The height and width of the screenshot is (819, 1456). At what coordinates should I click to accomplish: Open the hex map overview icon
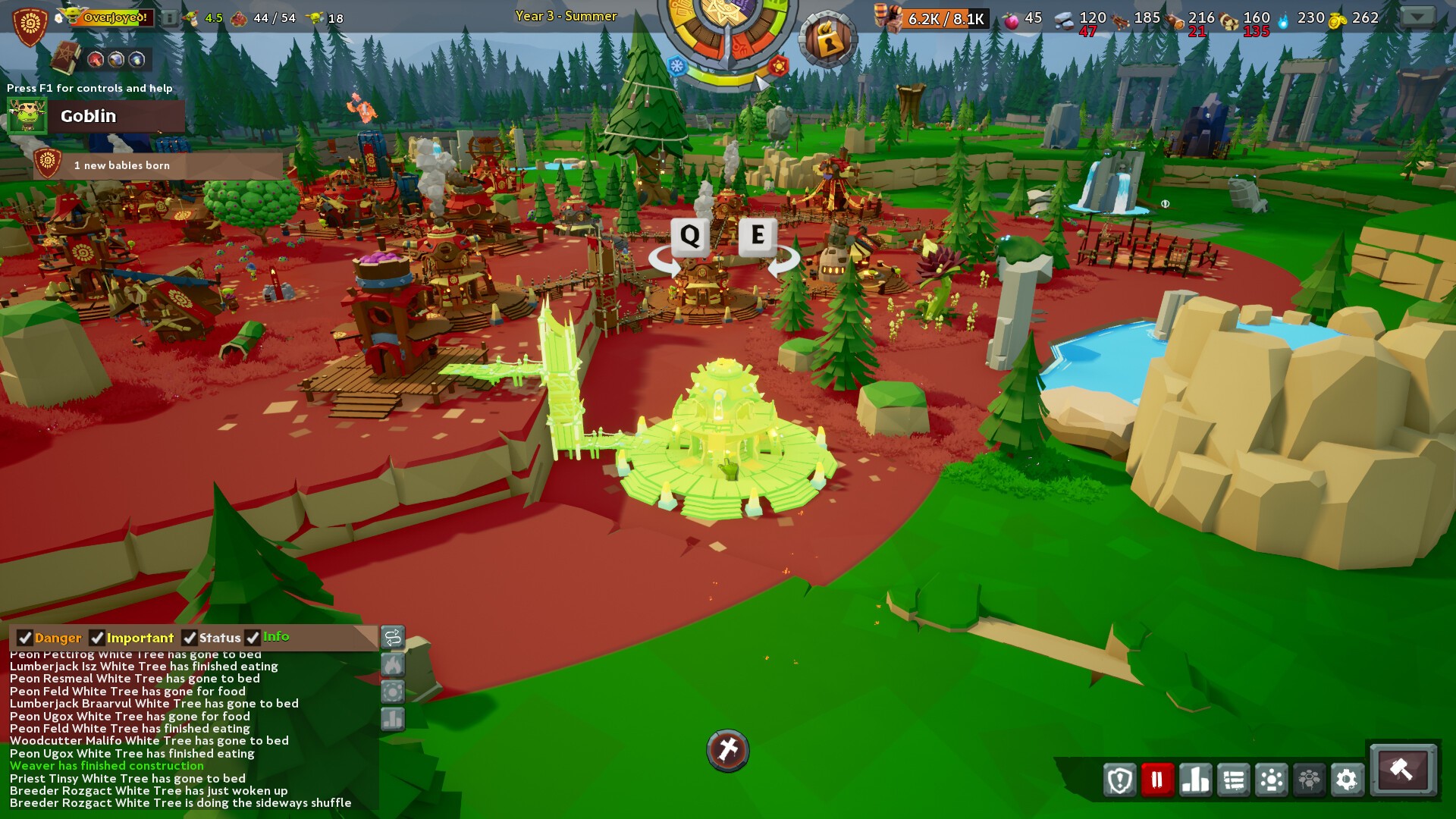[x=1309, y=779]
